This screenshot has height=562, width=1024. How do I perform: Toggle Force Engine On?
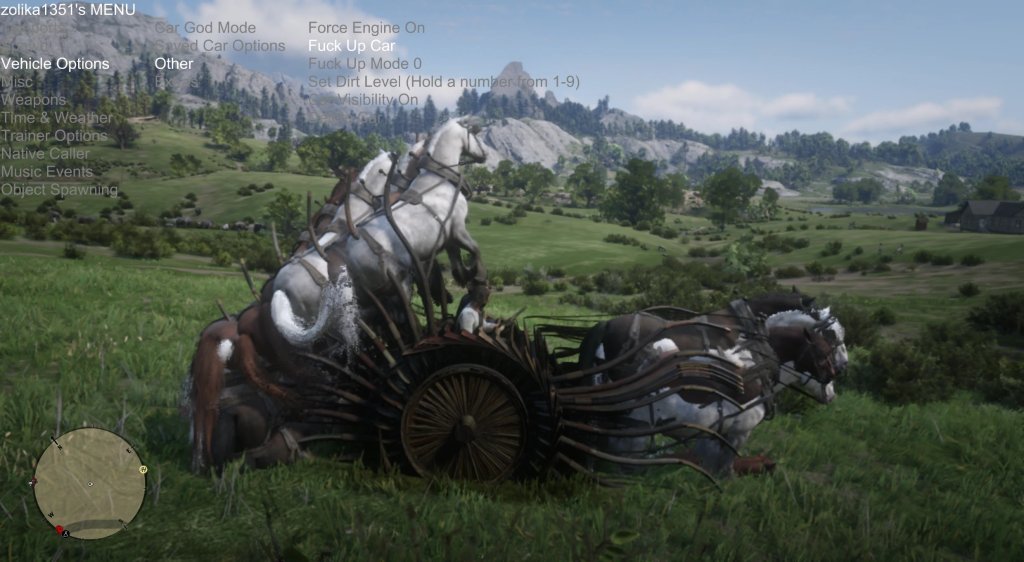[366, 28]
